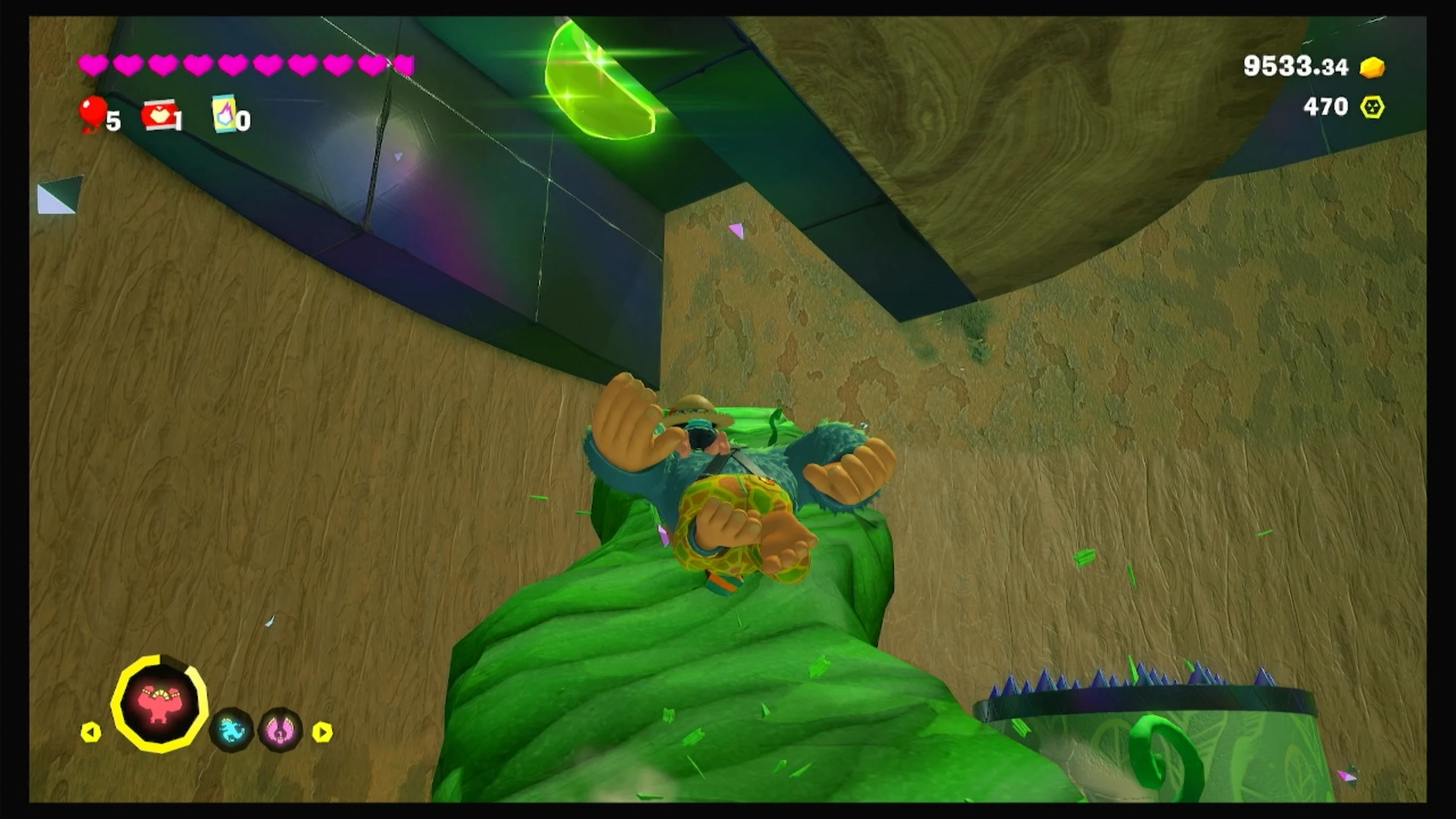Click the yellow right arrow beside the transformations
1456x819 pixels.
tap(322, 732)
